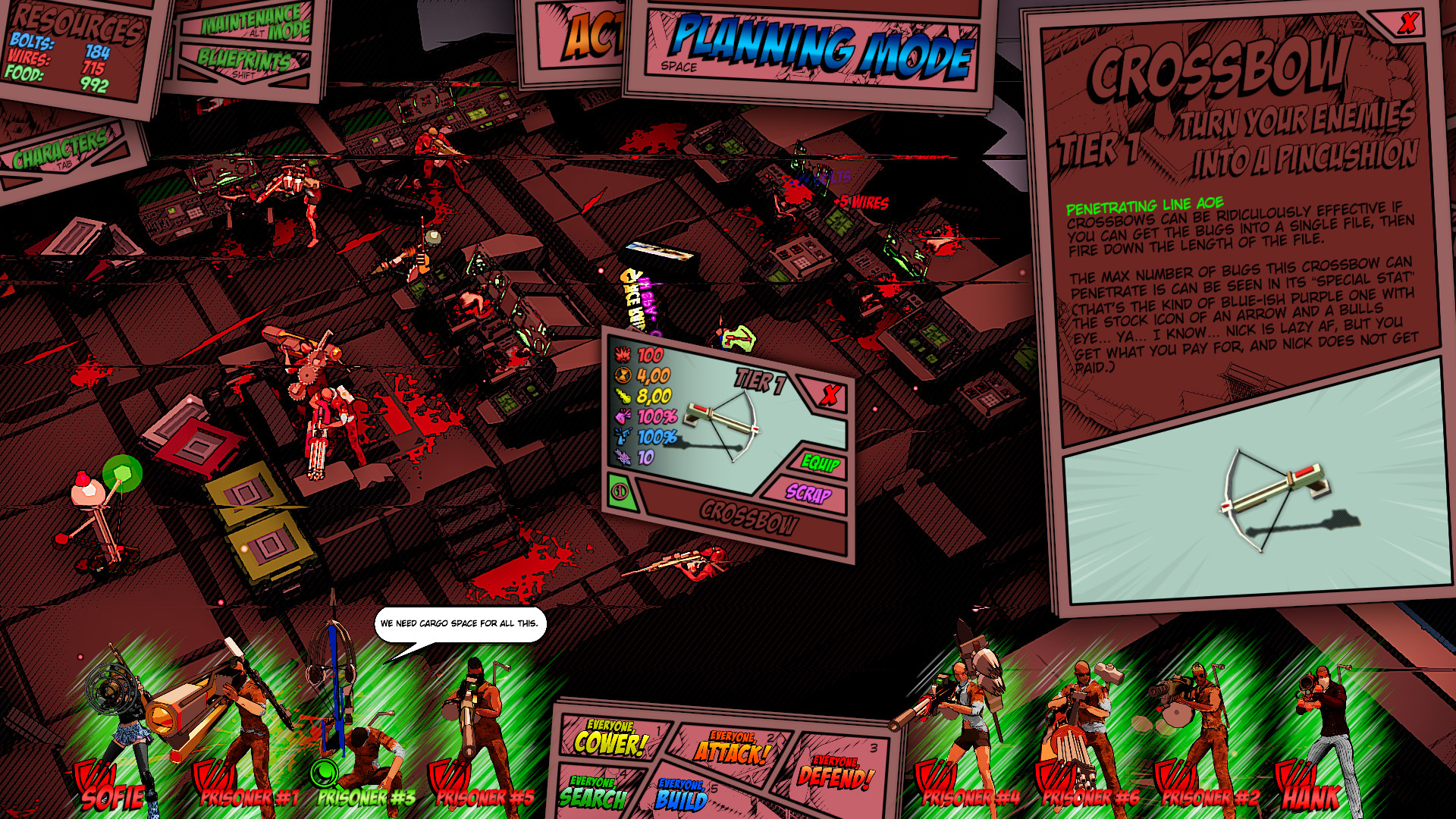
Task: Click the yellow range stat icon showing 8,00
Action: tap(623, 394)
